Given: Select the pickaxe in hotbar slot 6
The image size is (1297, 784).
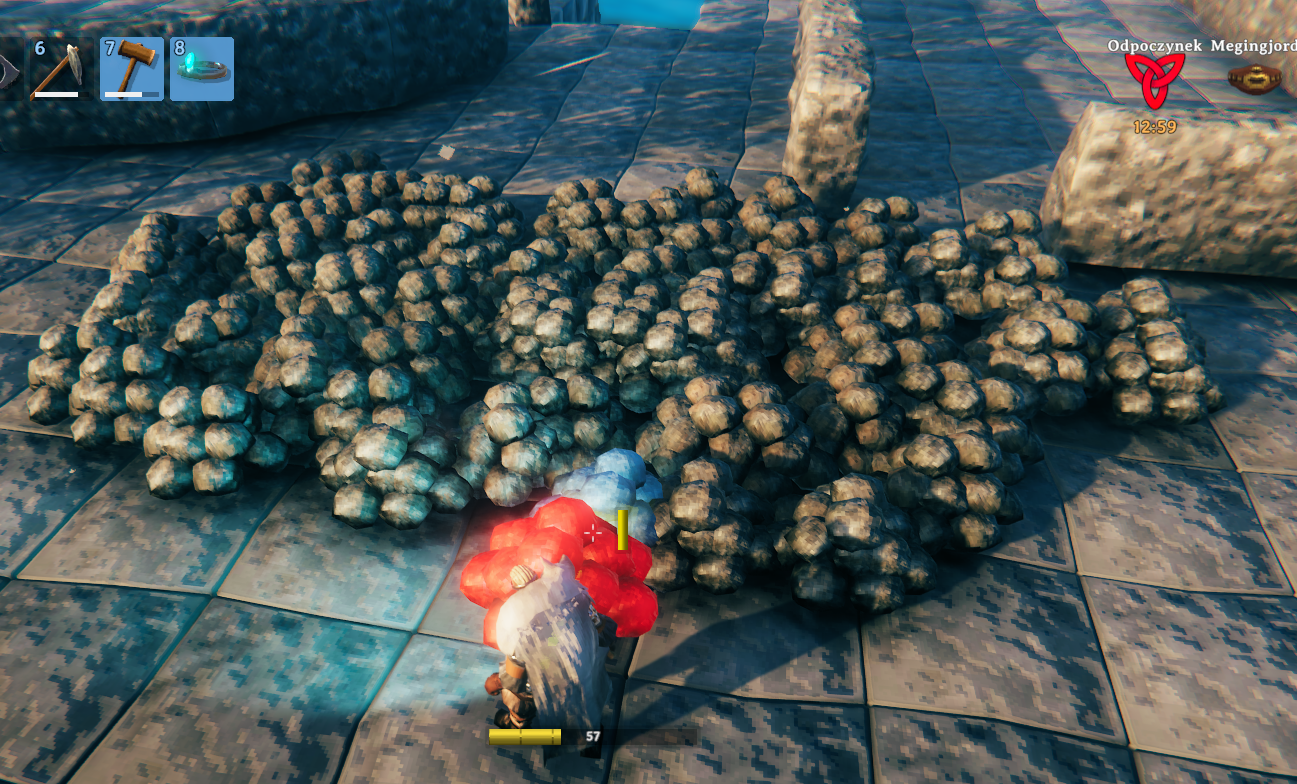Looking at the screenshot, I should (x=61, y=69).
